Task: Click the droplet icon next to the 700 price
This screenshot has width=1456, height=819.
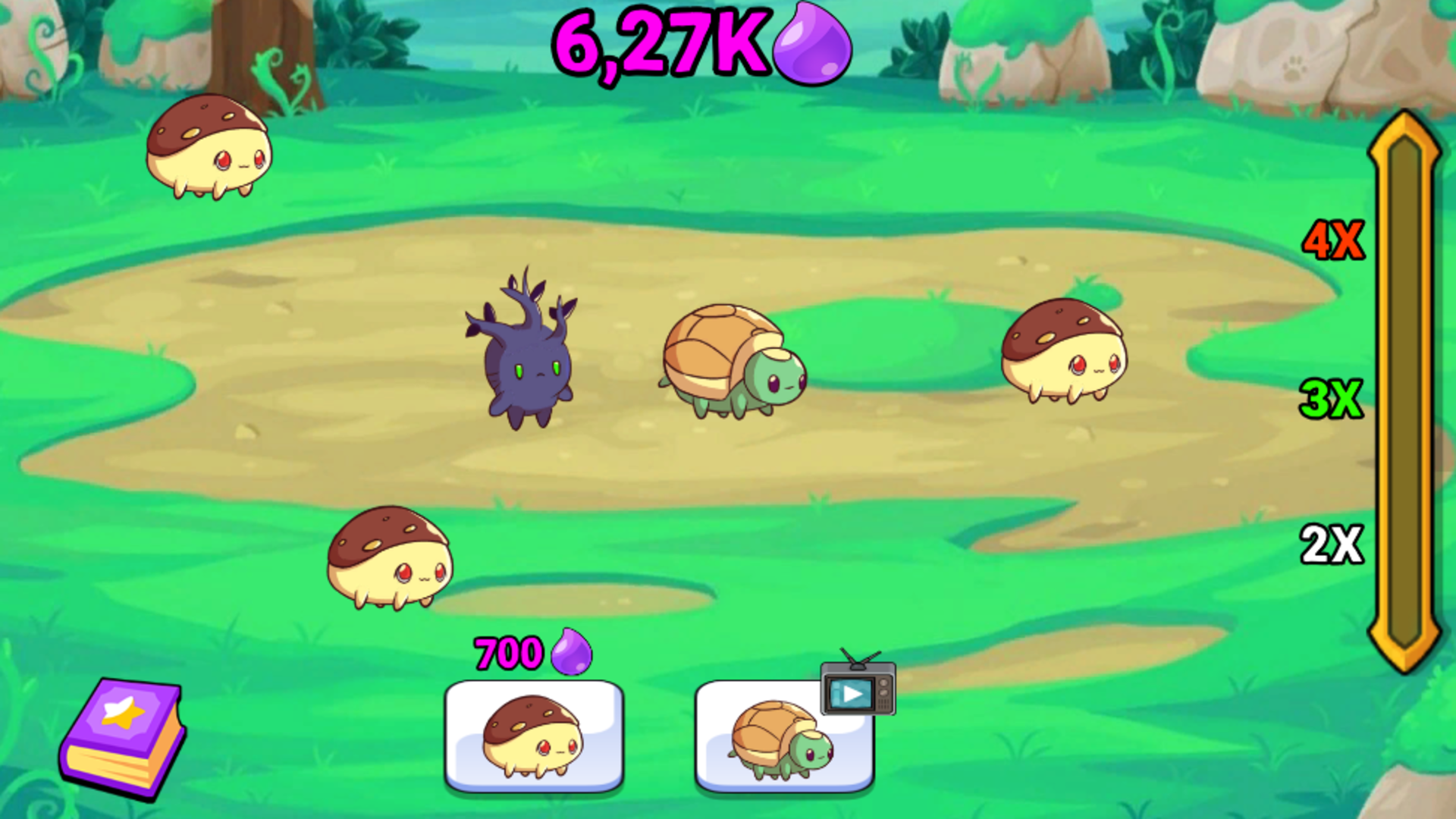Action: click(x=570, y=654)
